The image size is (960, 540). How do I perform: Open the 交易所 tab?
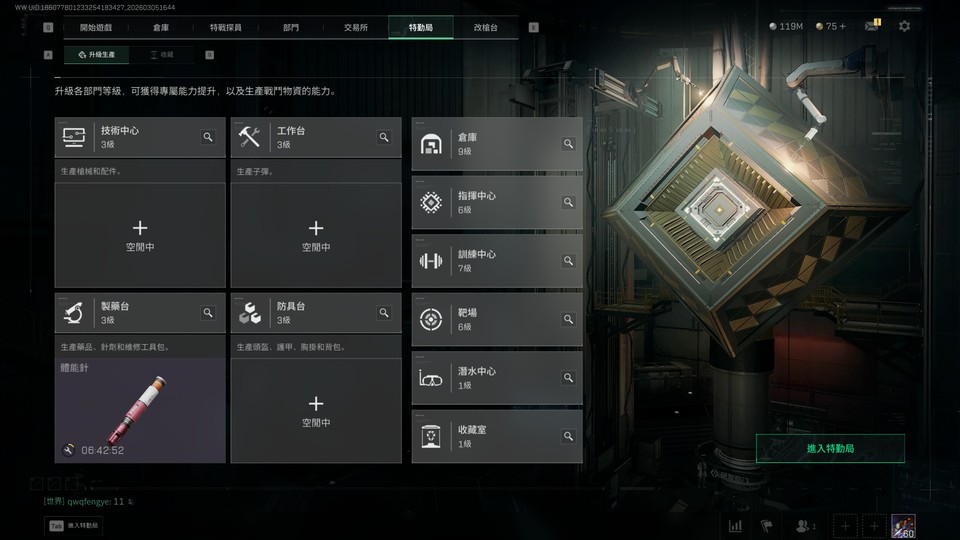point(355,28)
